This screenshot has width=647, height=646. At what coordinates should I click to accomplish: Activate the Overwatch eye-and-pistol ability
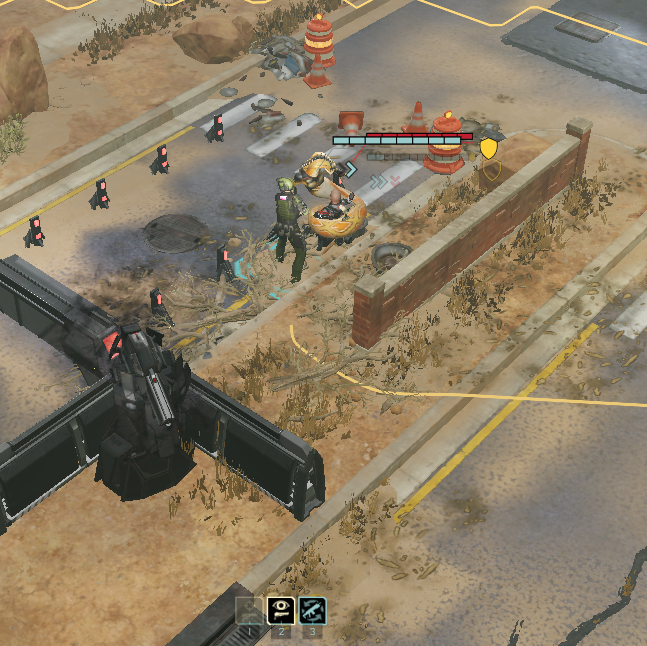click(281, 610)
